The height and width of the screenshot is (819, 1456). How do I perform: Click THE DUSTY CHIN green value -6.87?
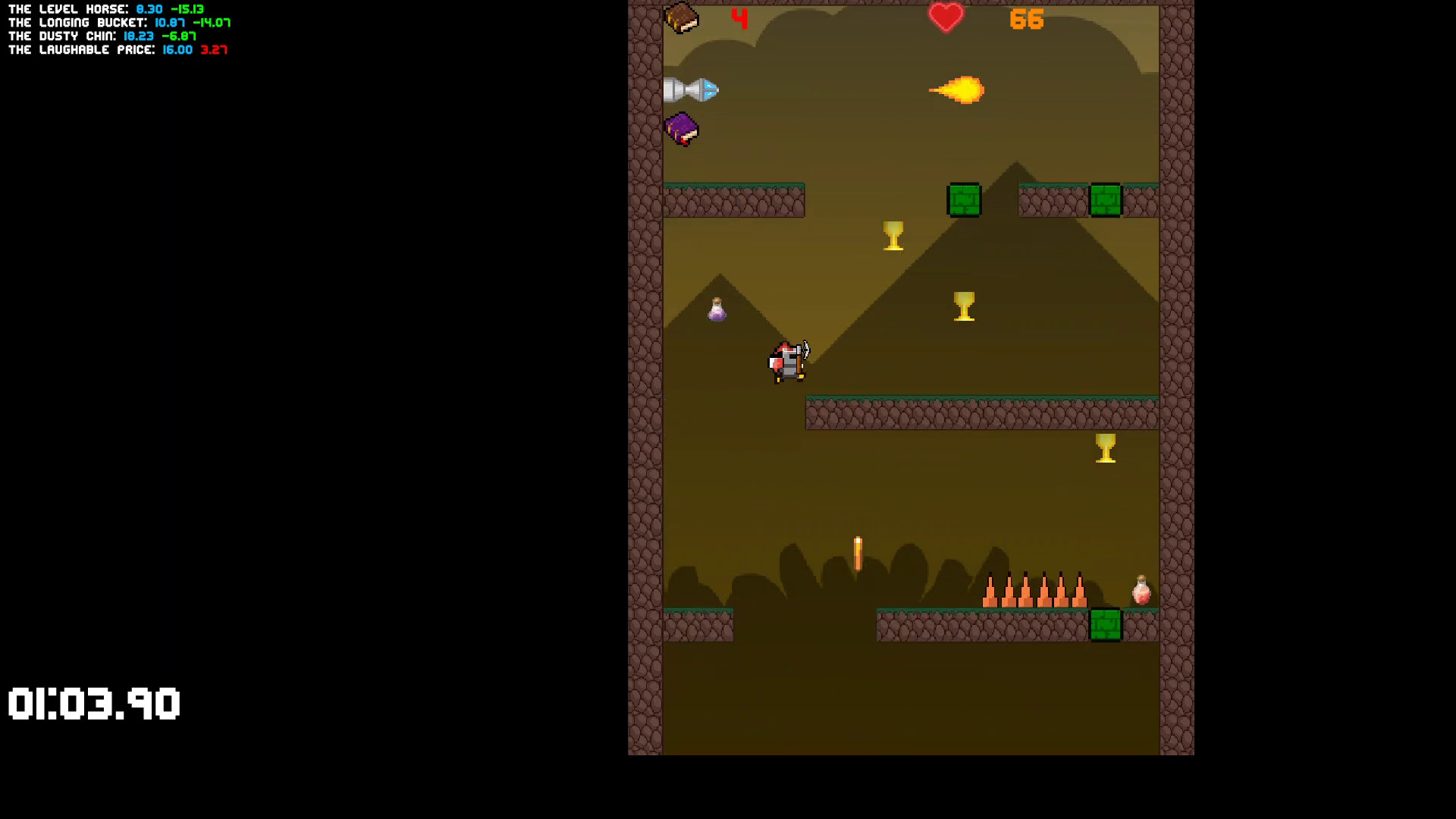point(180,36)
